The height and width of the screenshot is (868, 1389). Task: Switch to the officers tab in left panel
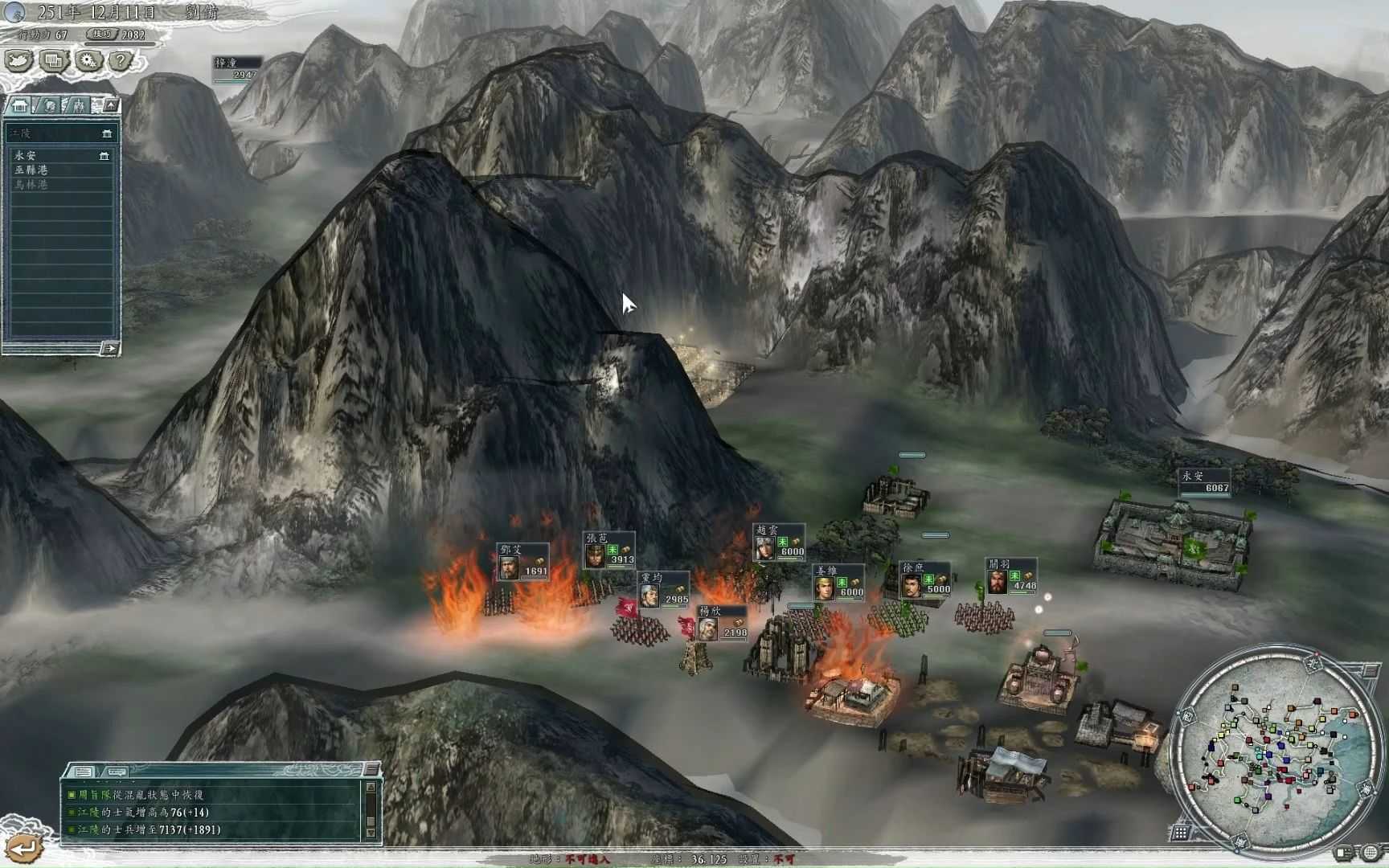click(x=50, y=105)
